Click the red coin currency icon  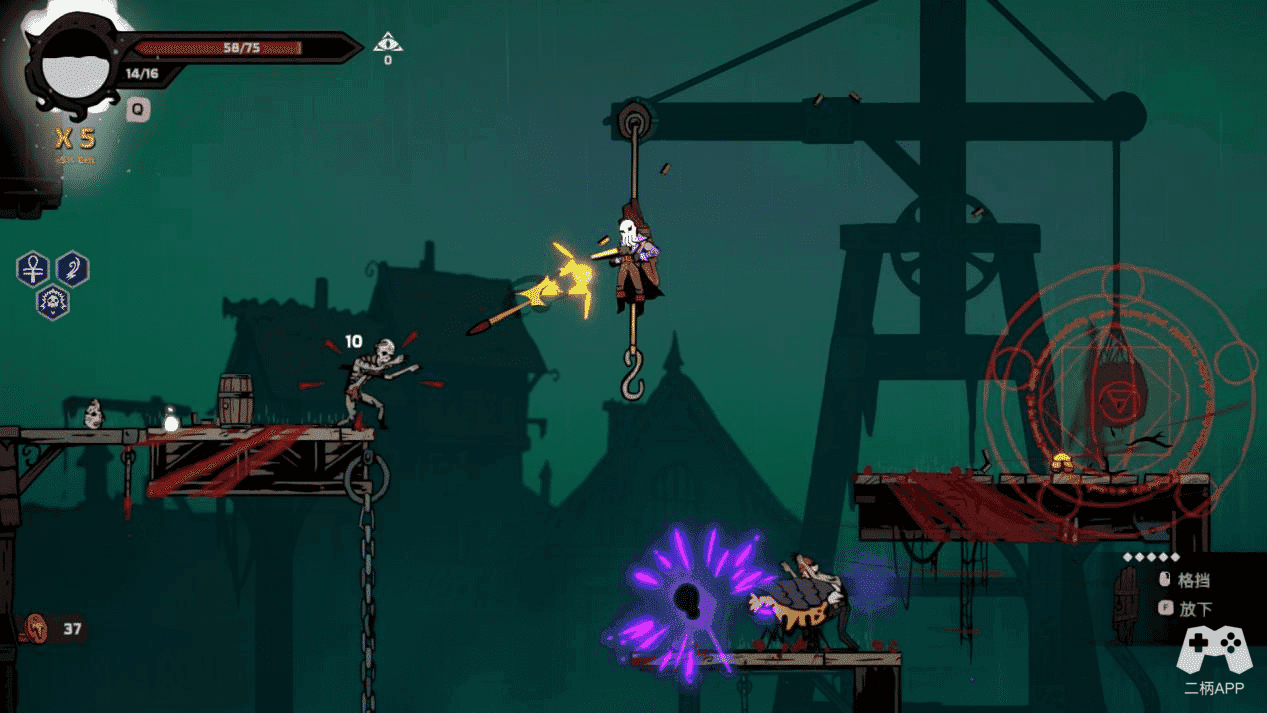(37, 629)
